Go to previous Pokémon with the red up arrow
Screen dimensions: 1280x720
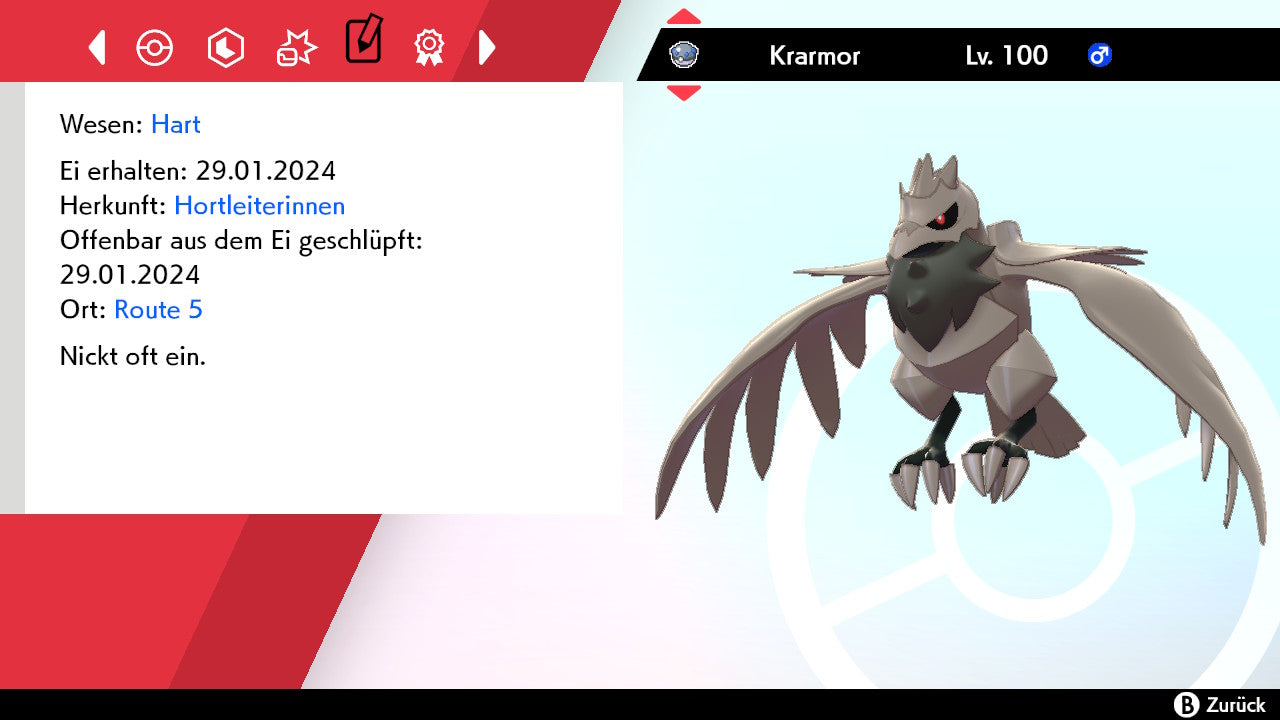coord(683,17)
